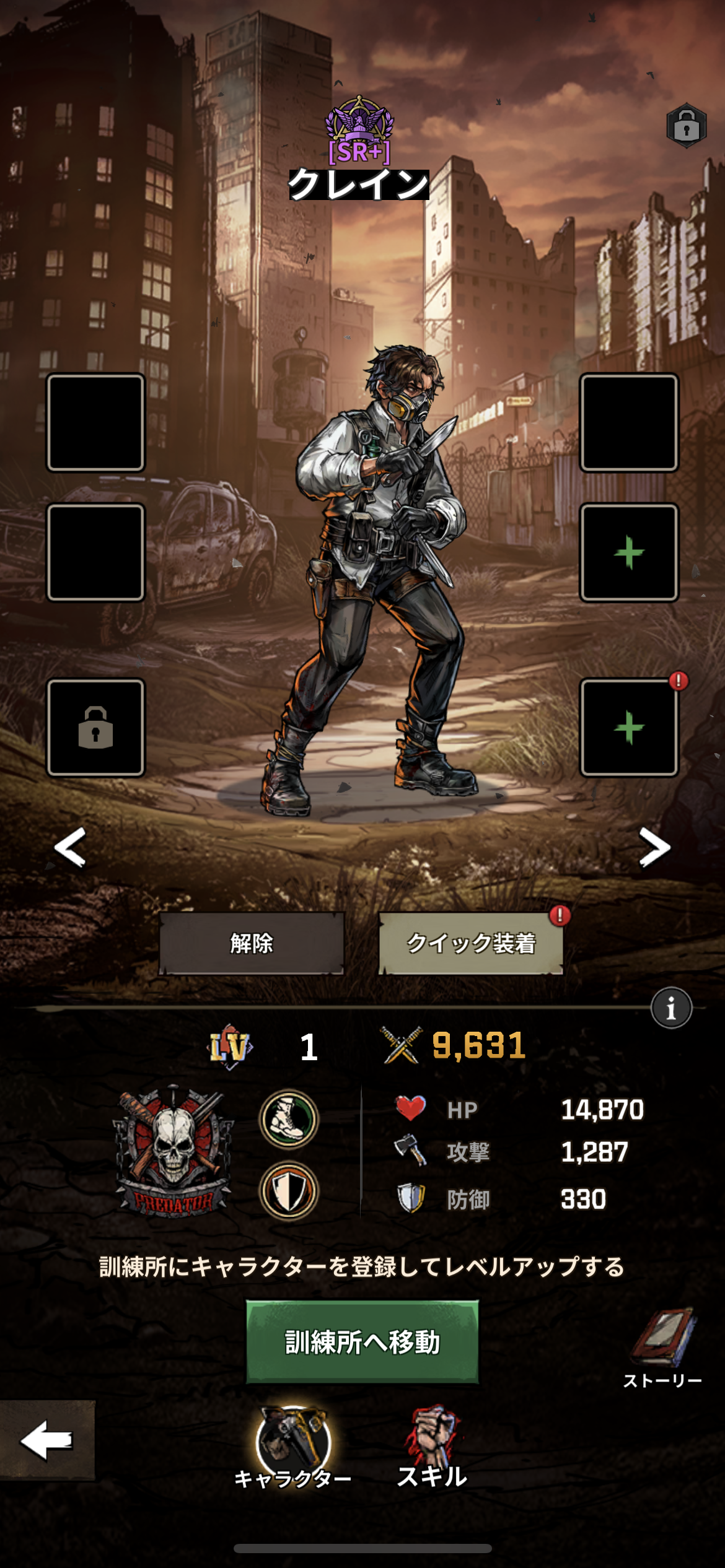
Task: Toggle the character lock hexagon icon
Action: pyautogui.click(x=687, y=126)
